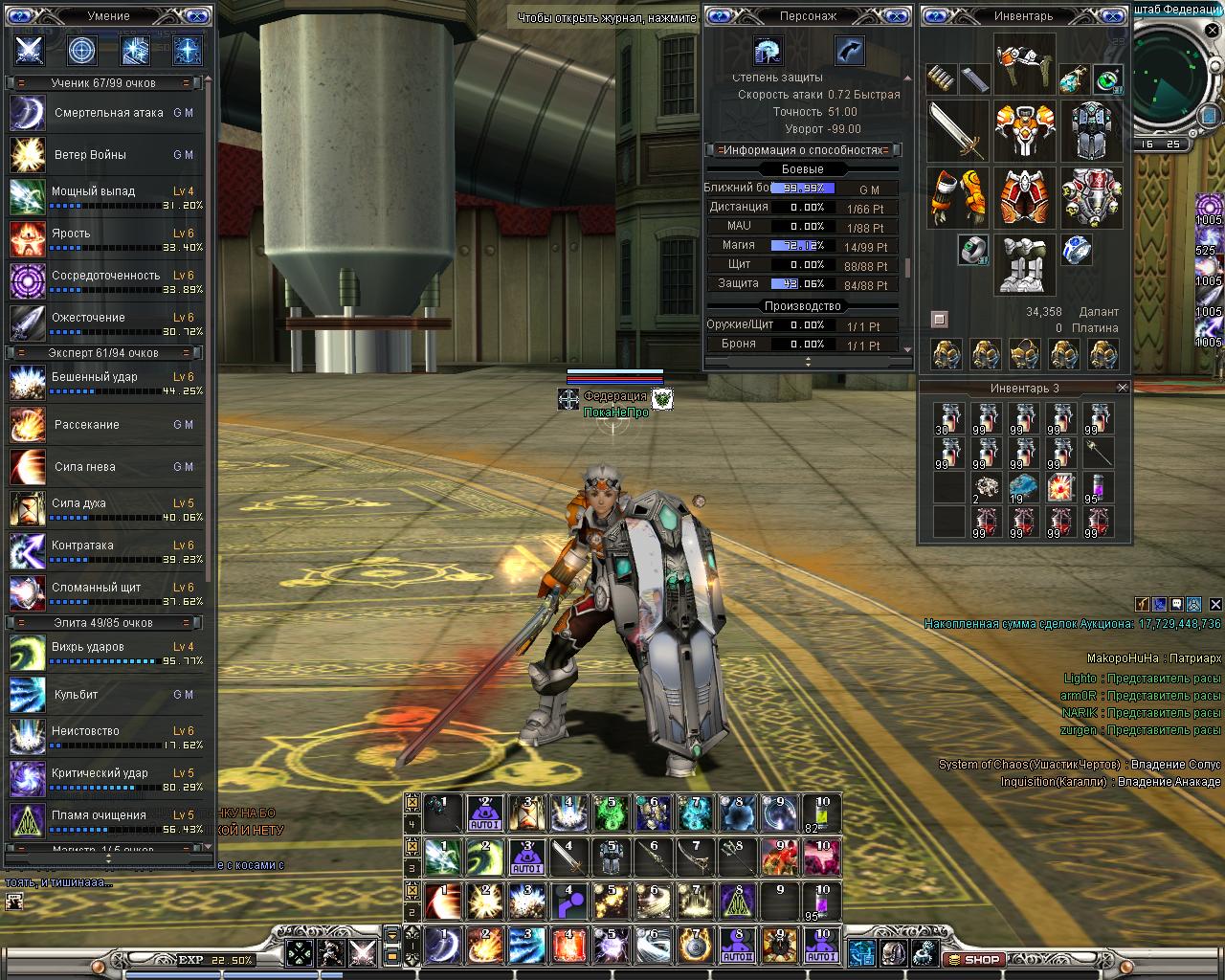Open help for the Умение window
1225x980 pixels.
point(18,16)
